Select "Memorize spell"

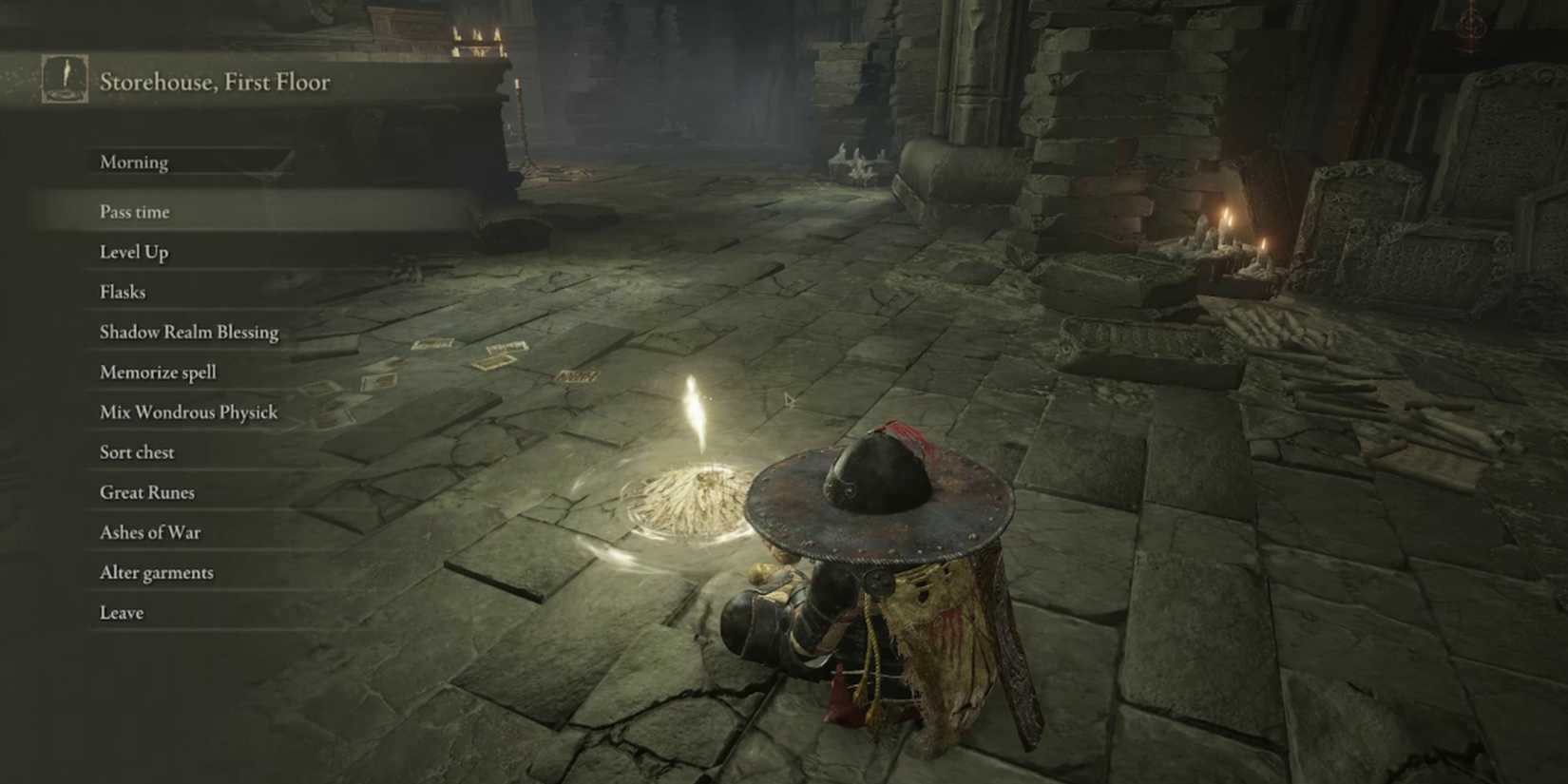(158, 372)
